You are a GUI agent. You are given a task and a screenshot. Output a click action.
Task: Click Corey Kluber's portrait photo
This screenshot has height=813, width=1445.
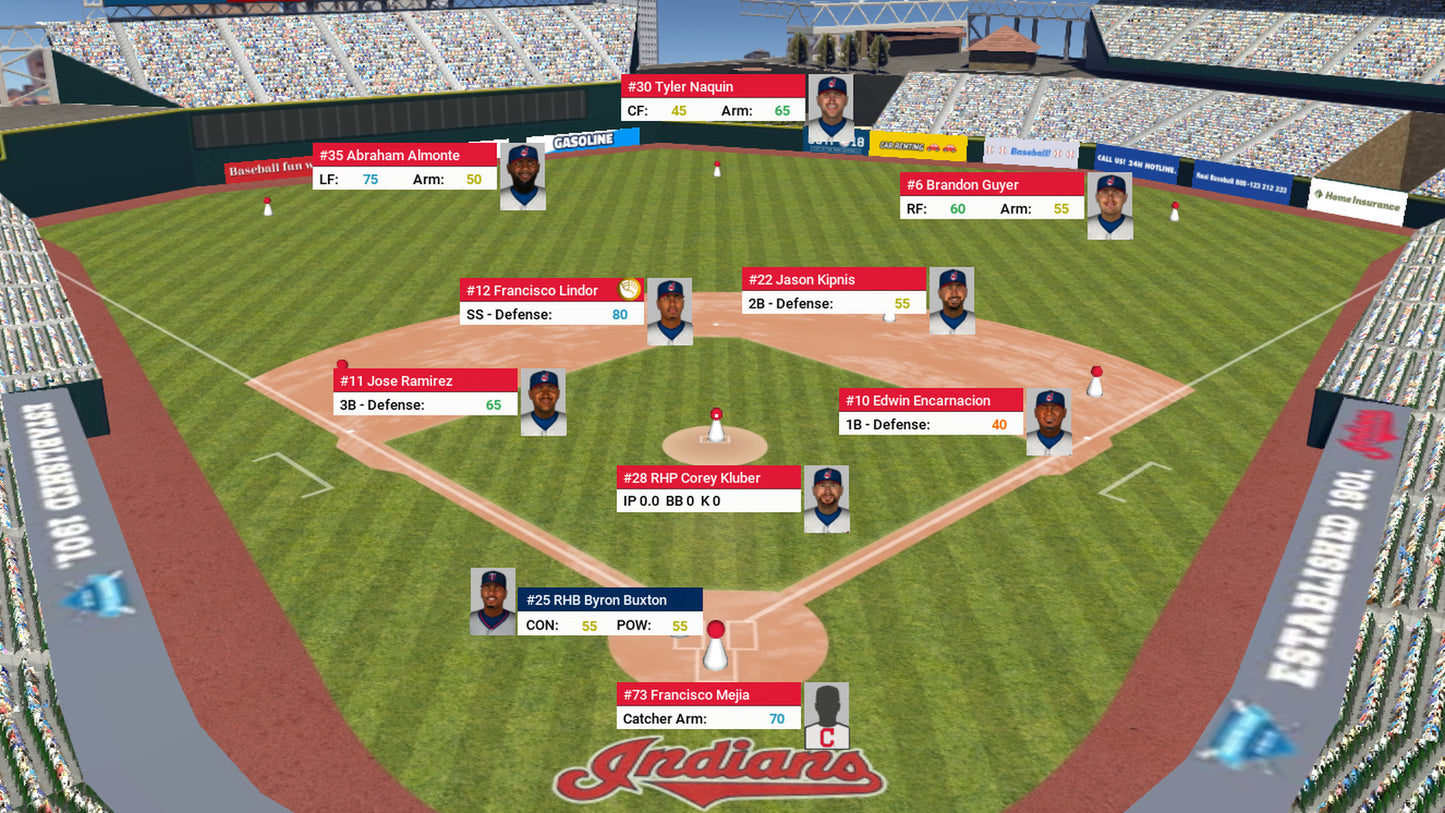coord(826,499)
